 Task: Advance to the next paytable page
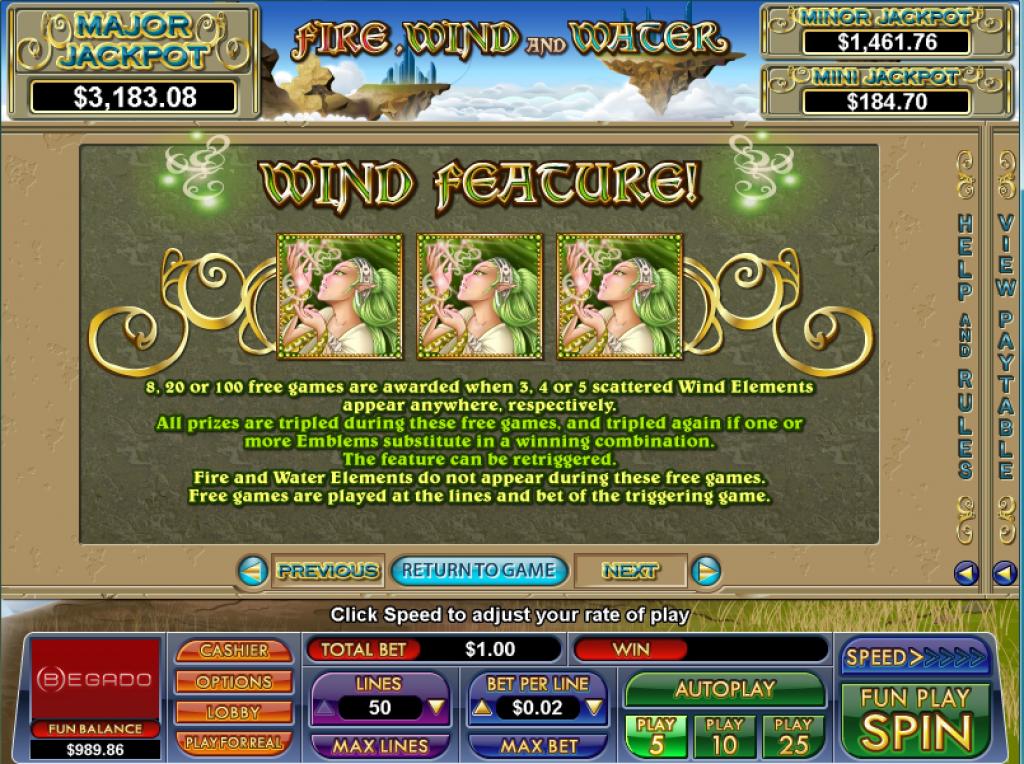point(630,571)
